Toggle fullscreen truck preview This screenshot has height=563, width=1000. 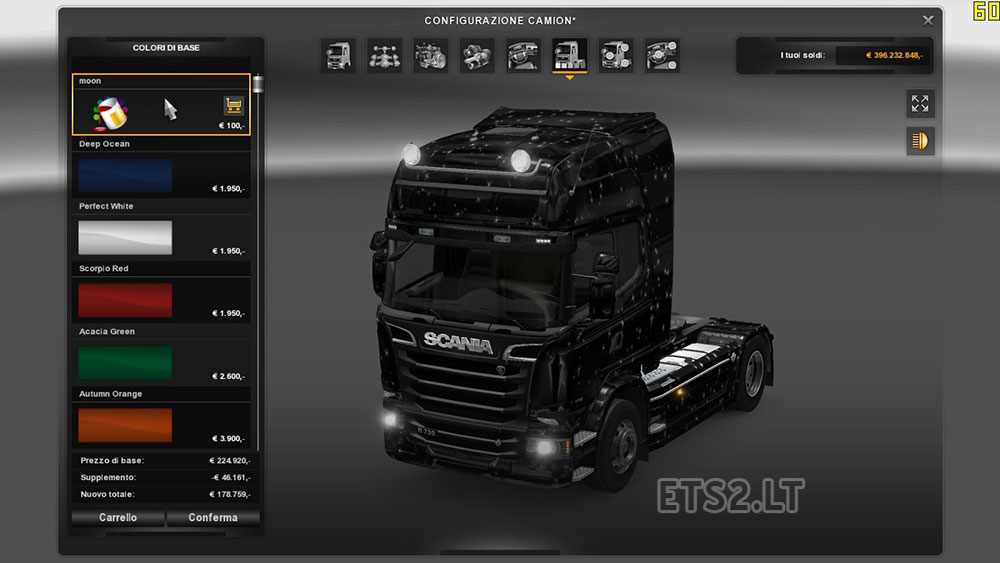pos(920,103)
